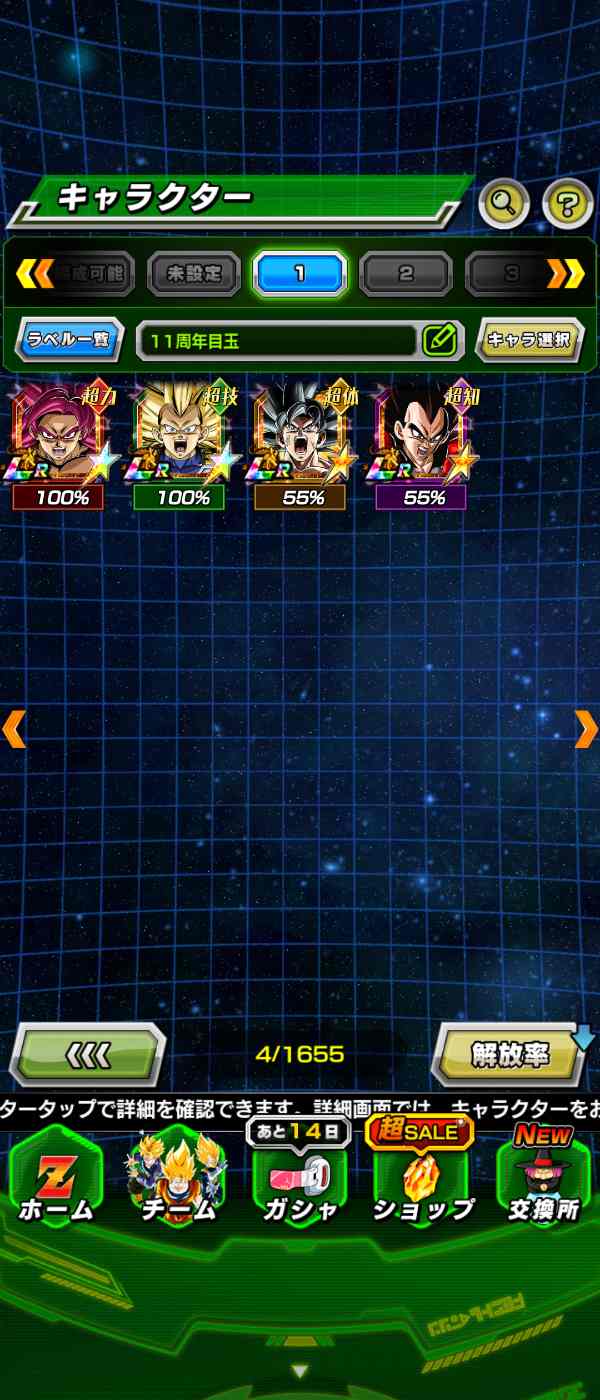Open the ガシャ summon menu
Image resolution: width=600 pixels, height=1400 pixels.
[x=298, y=1180]
